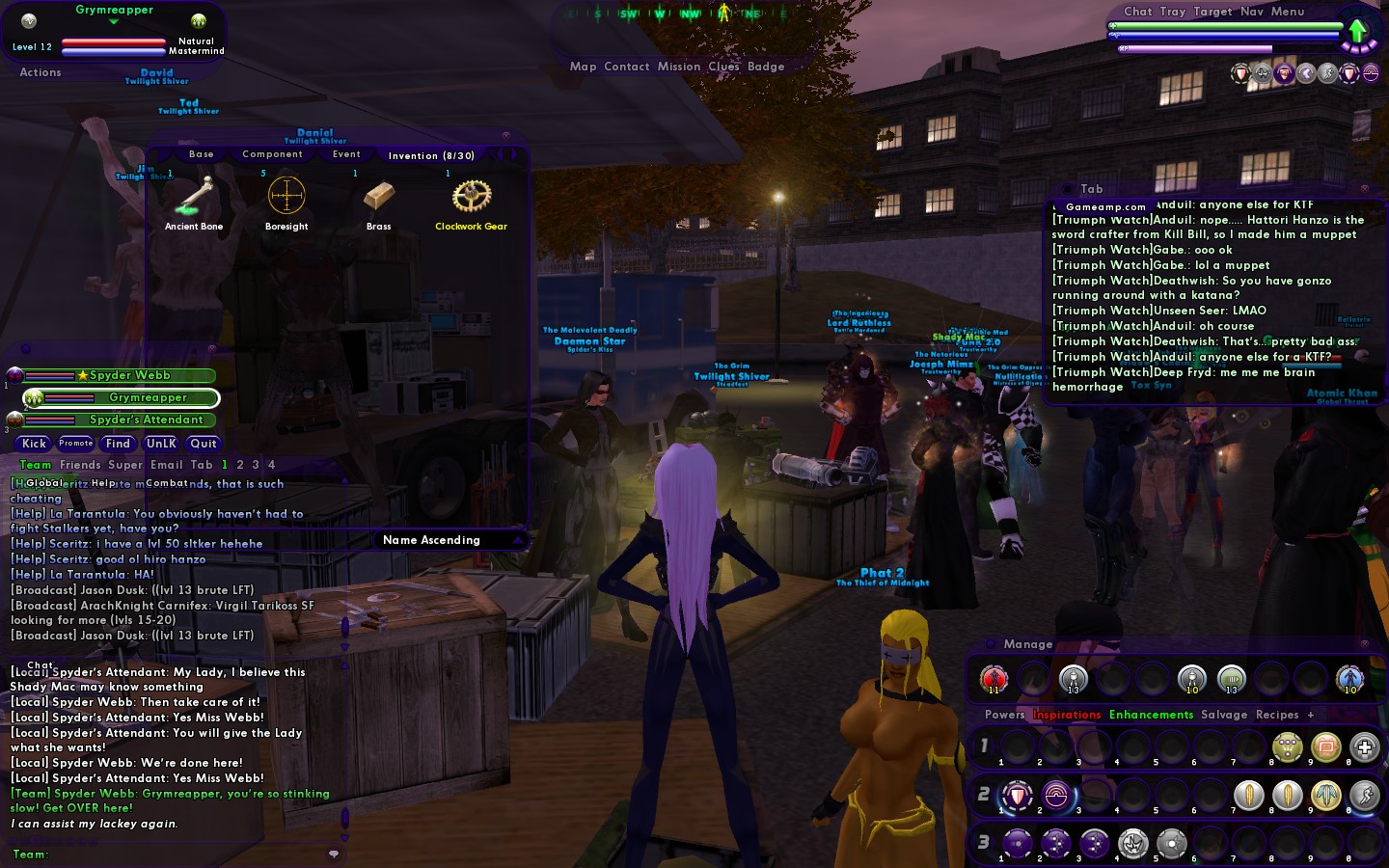Open the Email chat tab

[166, 465]
